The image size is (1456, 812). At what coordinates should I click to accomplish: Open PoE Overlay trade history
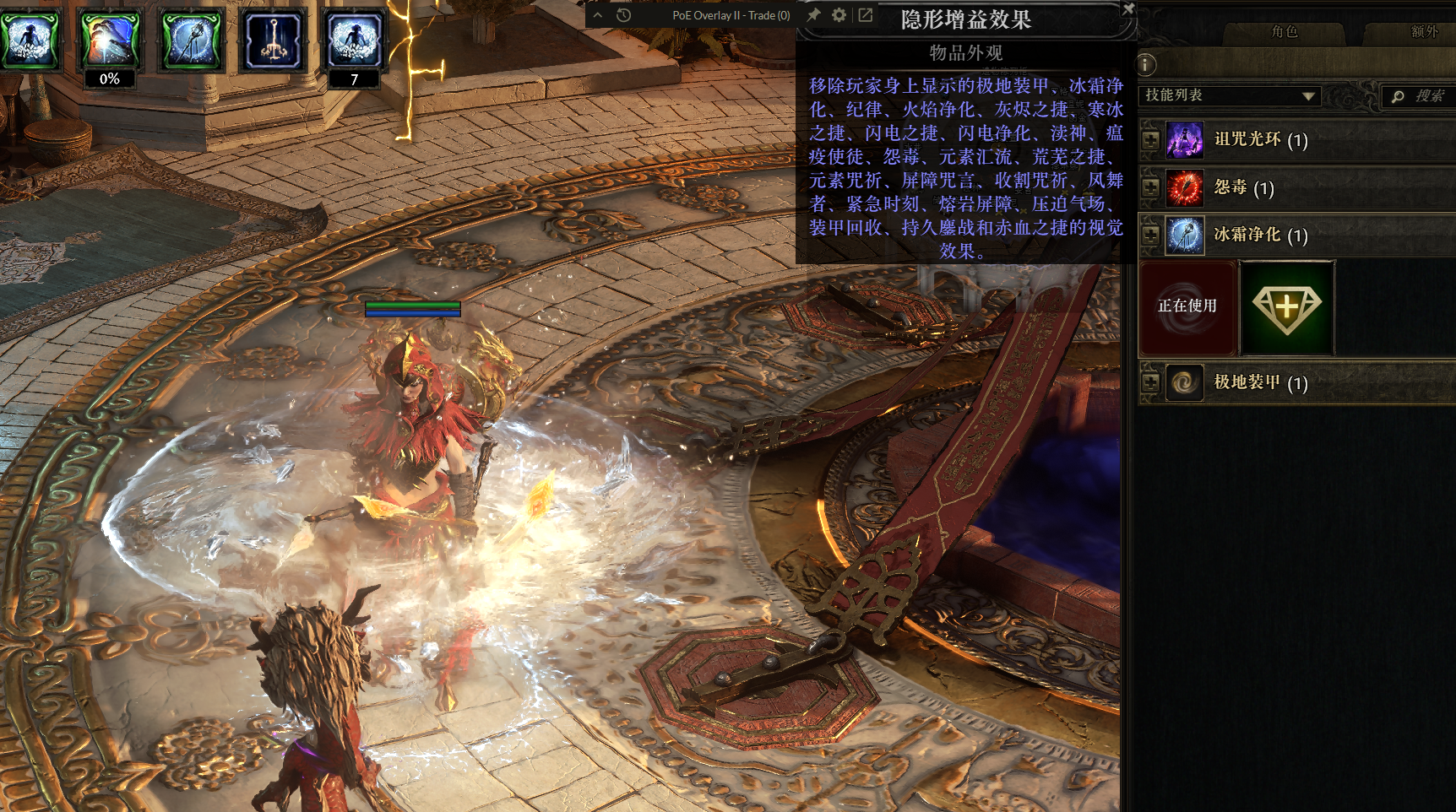624,15
